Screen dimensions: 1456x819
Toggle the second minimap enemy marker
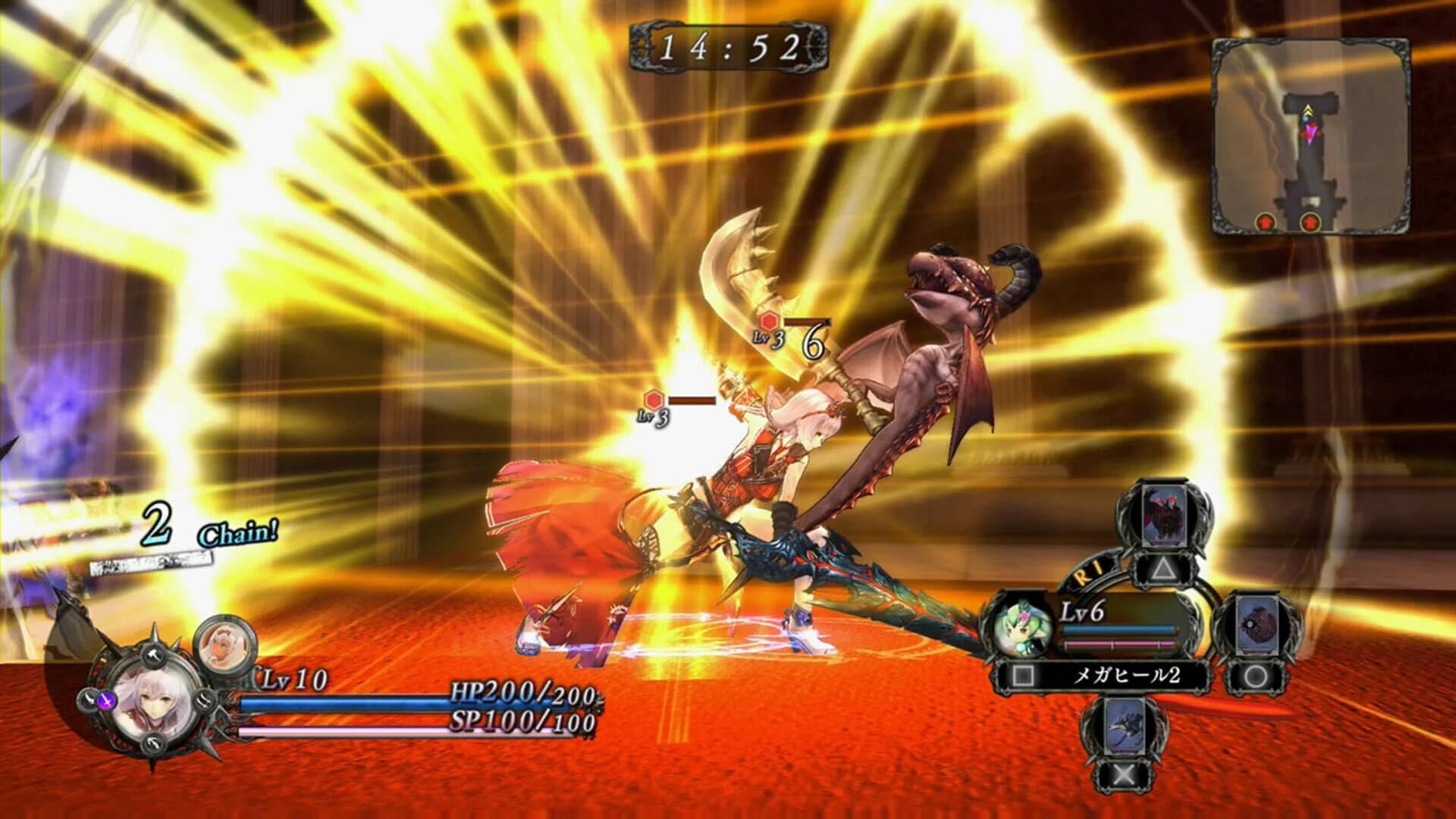(x=1310, y=221)
